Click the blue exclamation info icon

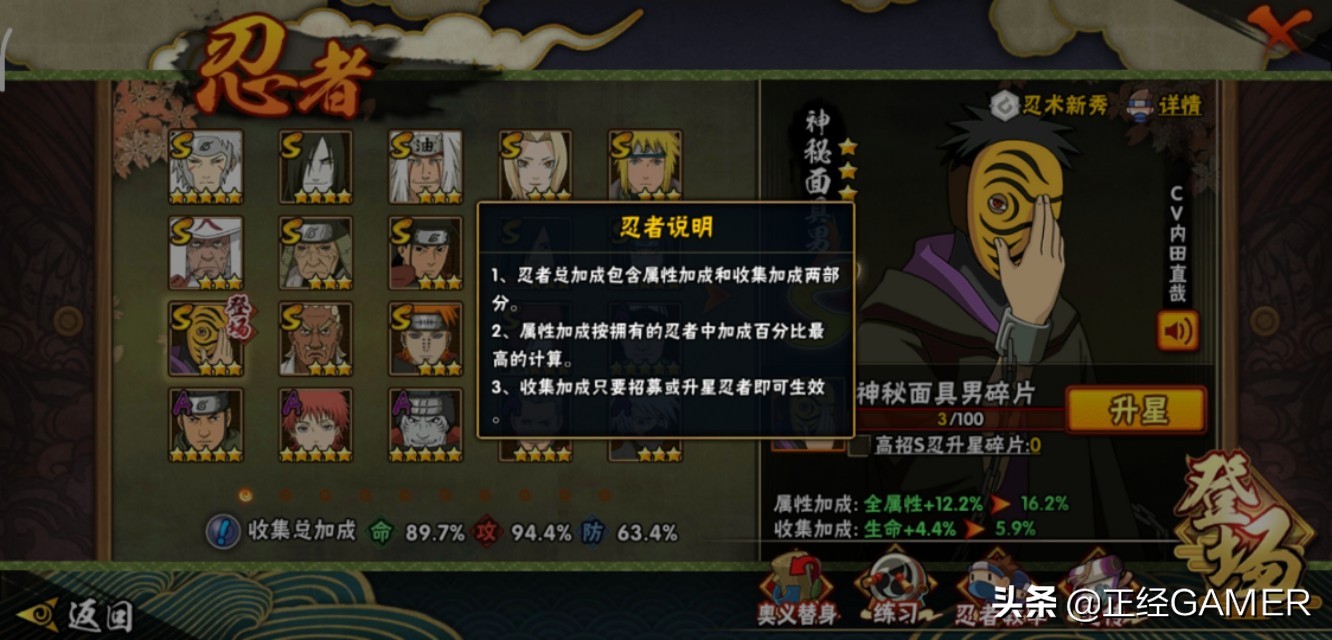coord(222,531)
